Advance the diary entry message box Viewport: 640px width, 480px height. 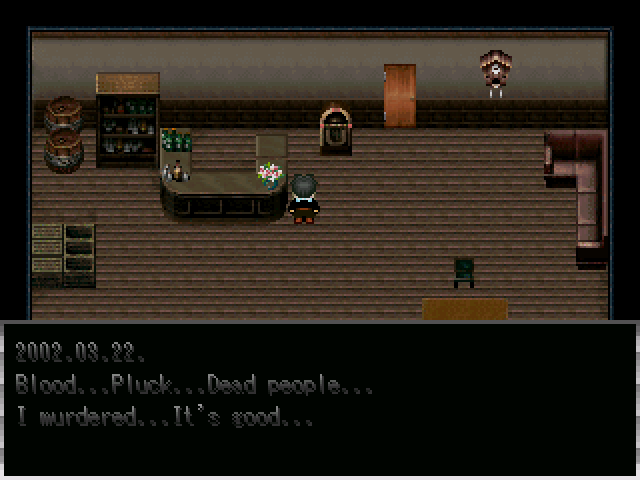pyautogui.click(x=320, y=398)
